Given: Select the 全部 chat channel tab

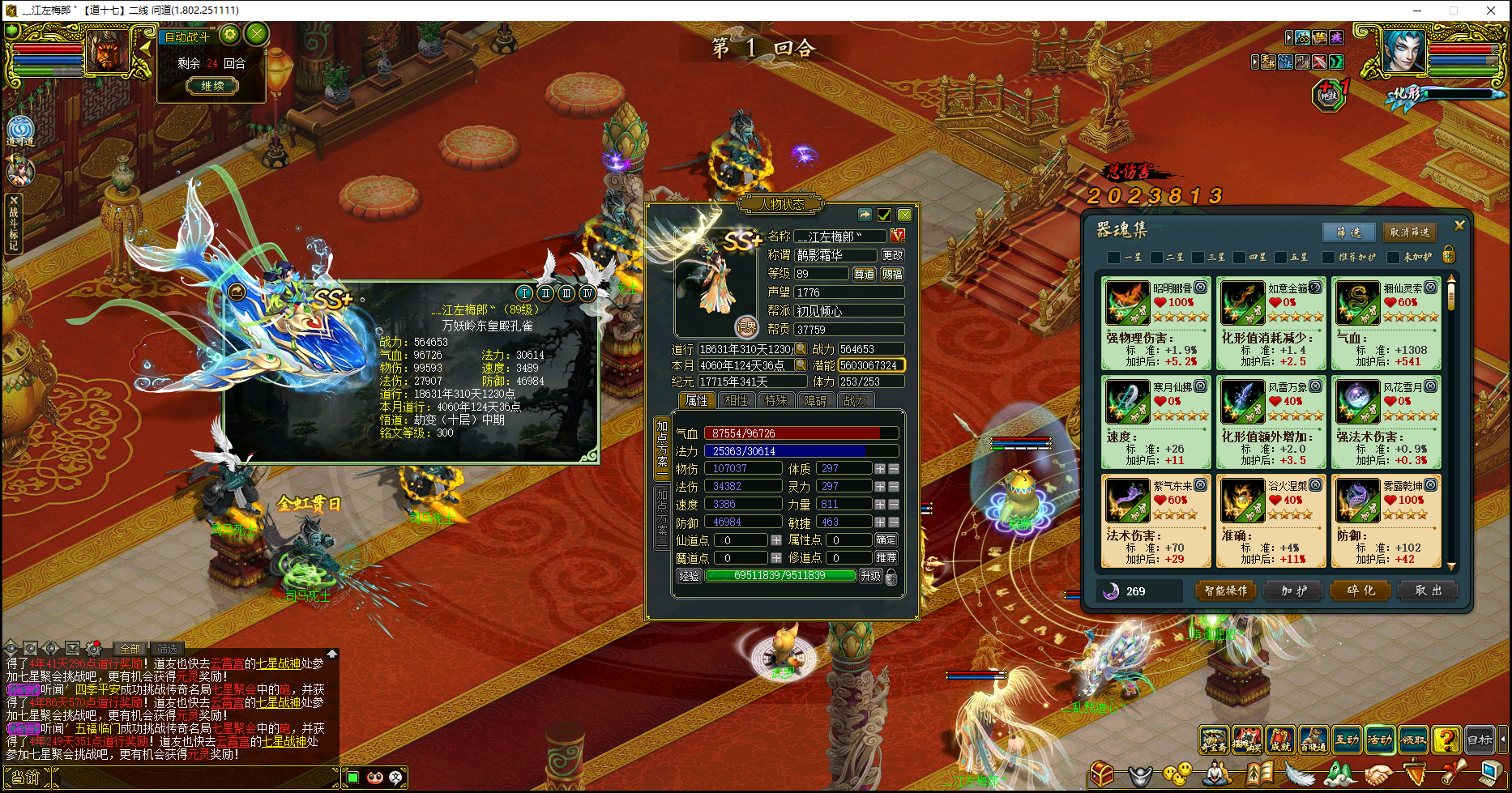Looking at the screenshot, I should tap(130, 649).
